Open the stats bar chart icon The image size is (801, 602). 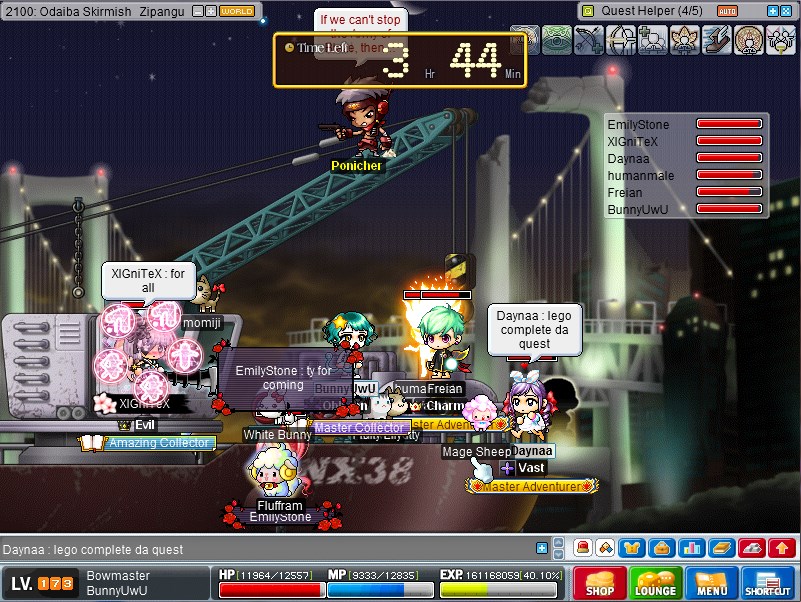tap(689, 548)
